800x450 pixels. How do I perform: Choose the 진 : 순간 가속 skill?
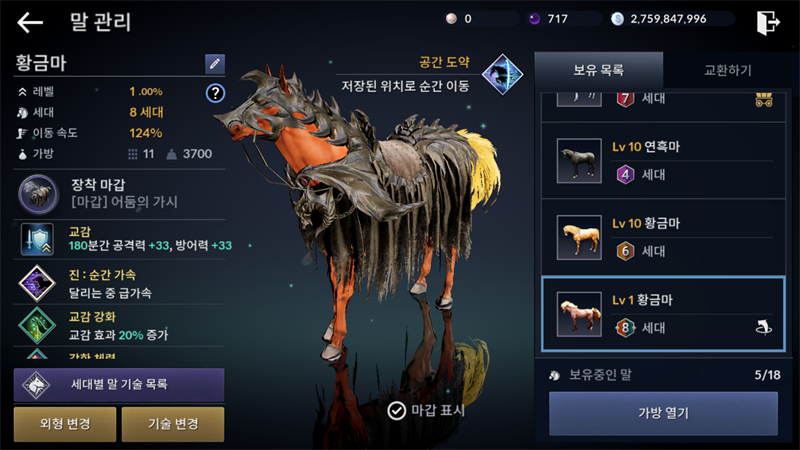click(x=119, y=284)
